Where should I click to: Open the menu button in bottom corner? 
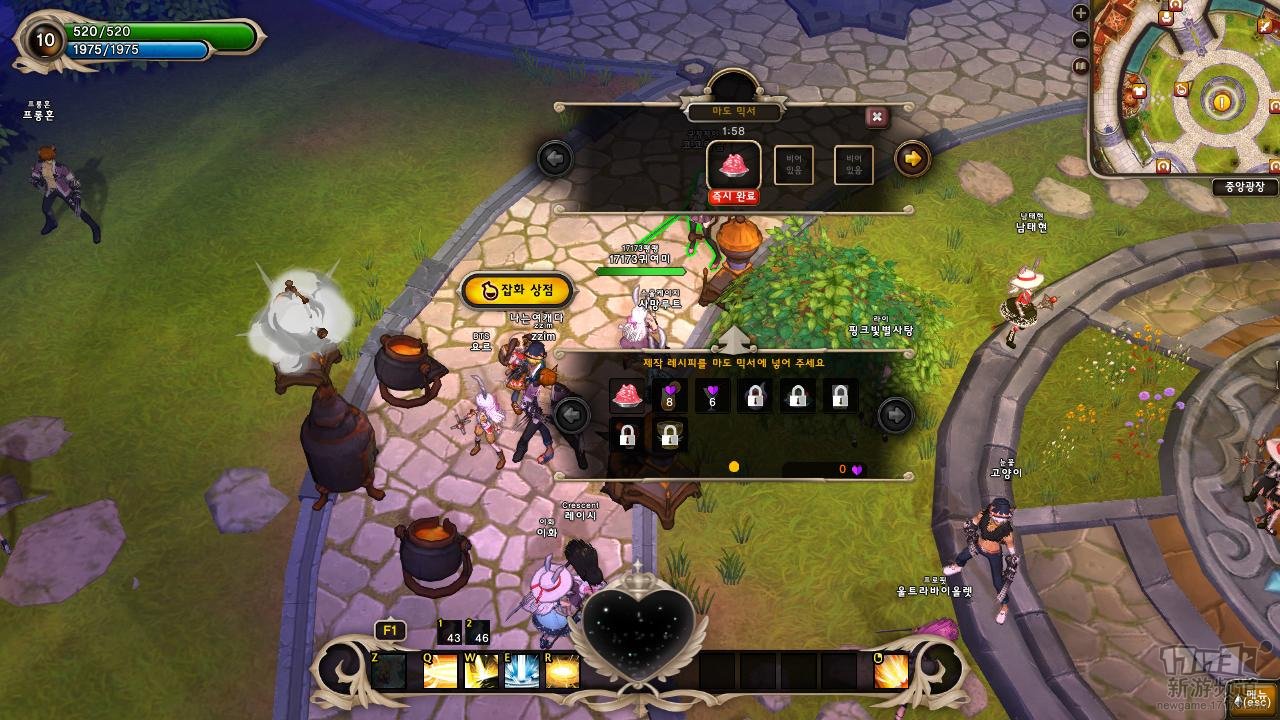click(1255, 702)
